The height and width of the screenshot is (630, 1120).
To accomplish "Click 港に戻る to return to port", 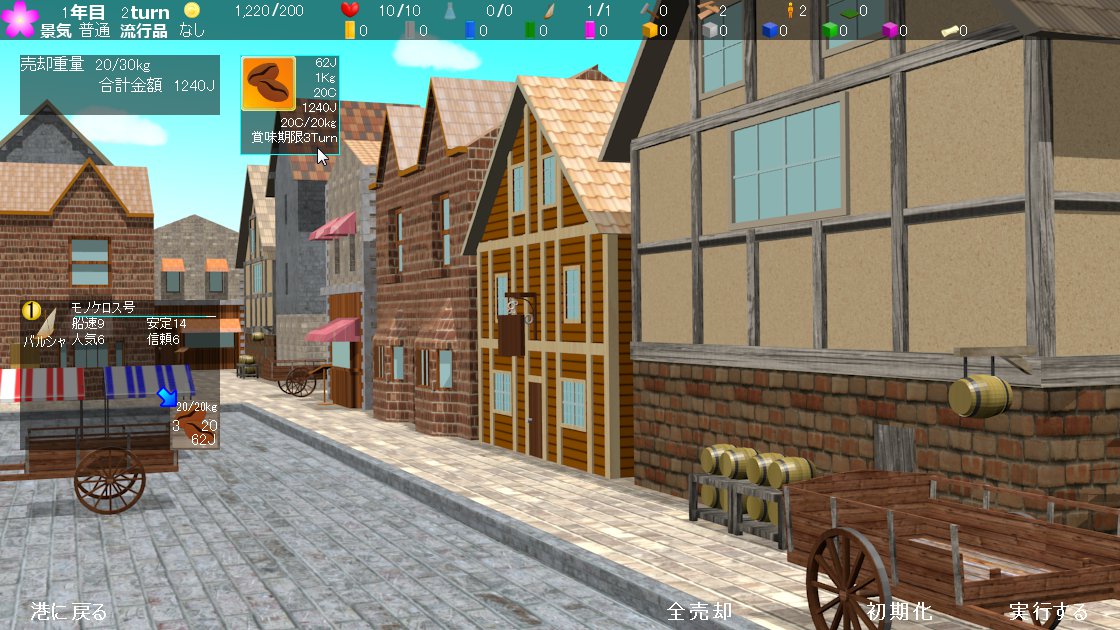I will [68, 611].
